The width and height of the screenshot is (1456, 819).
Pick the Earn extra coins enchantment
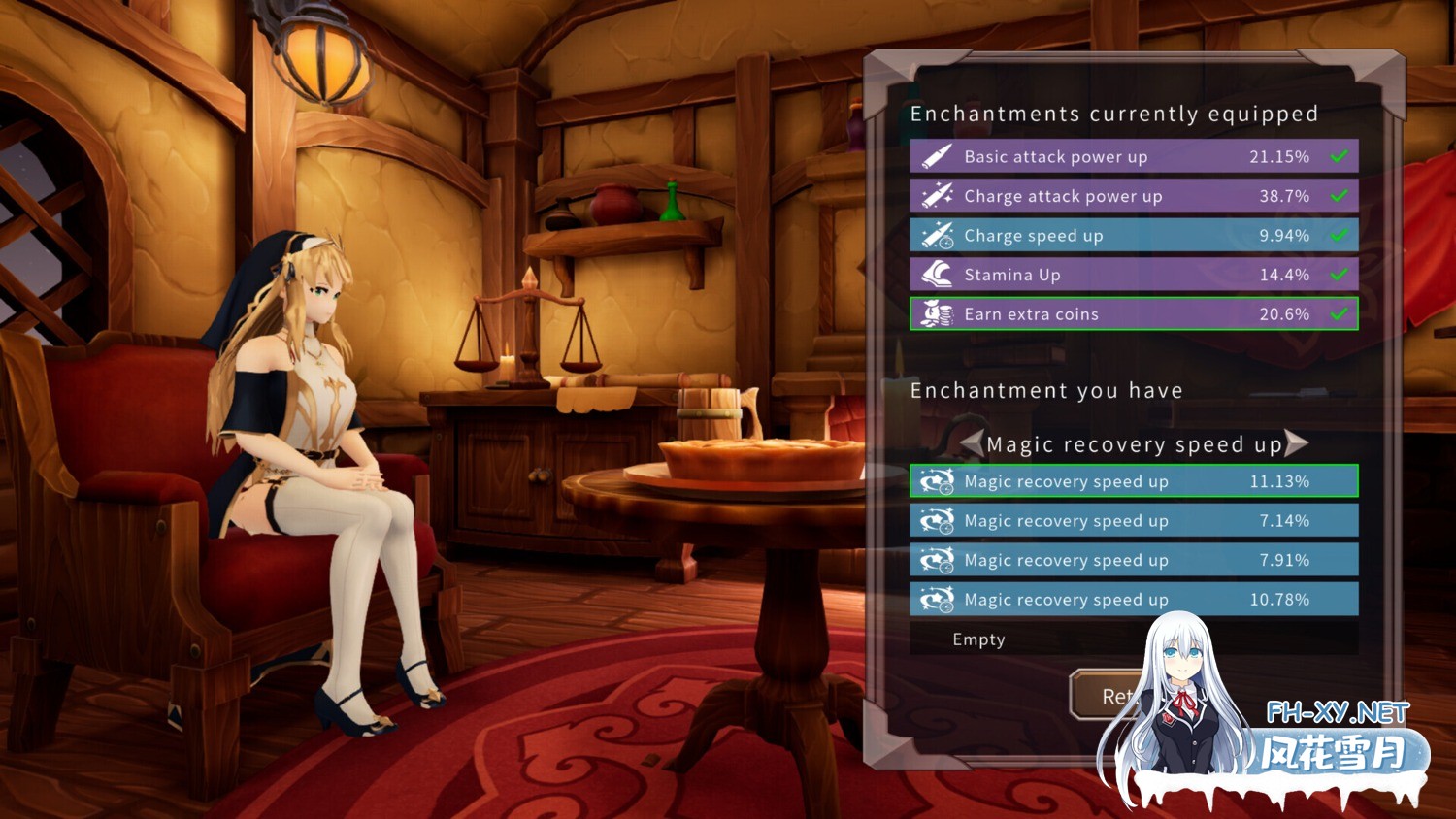[x=1133, y=314]
